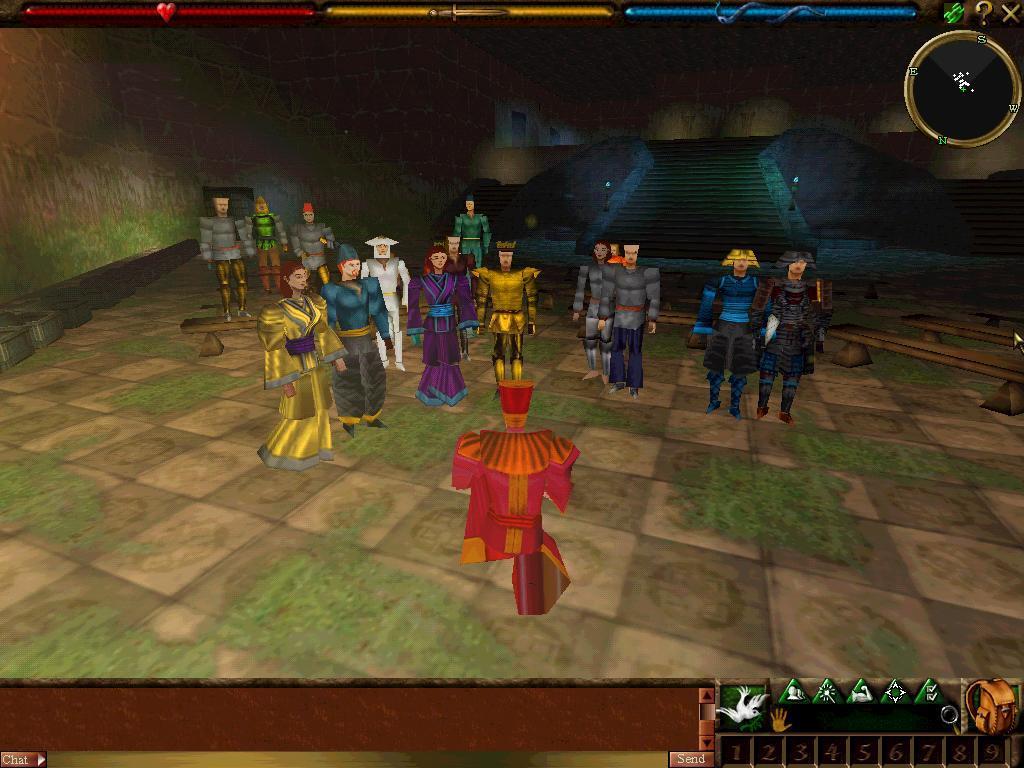Open the Chat mode dropdown

[23, 760]
